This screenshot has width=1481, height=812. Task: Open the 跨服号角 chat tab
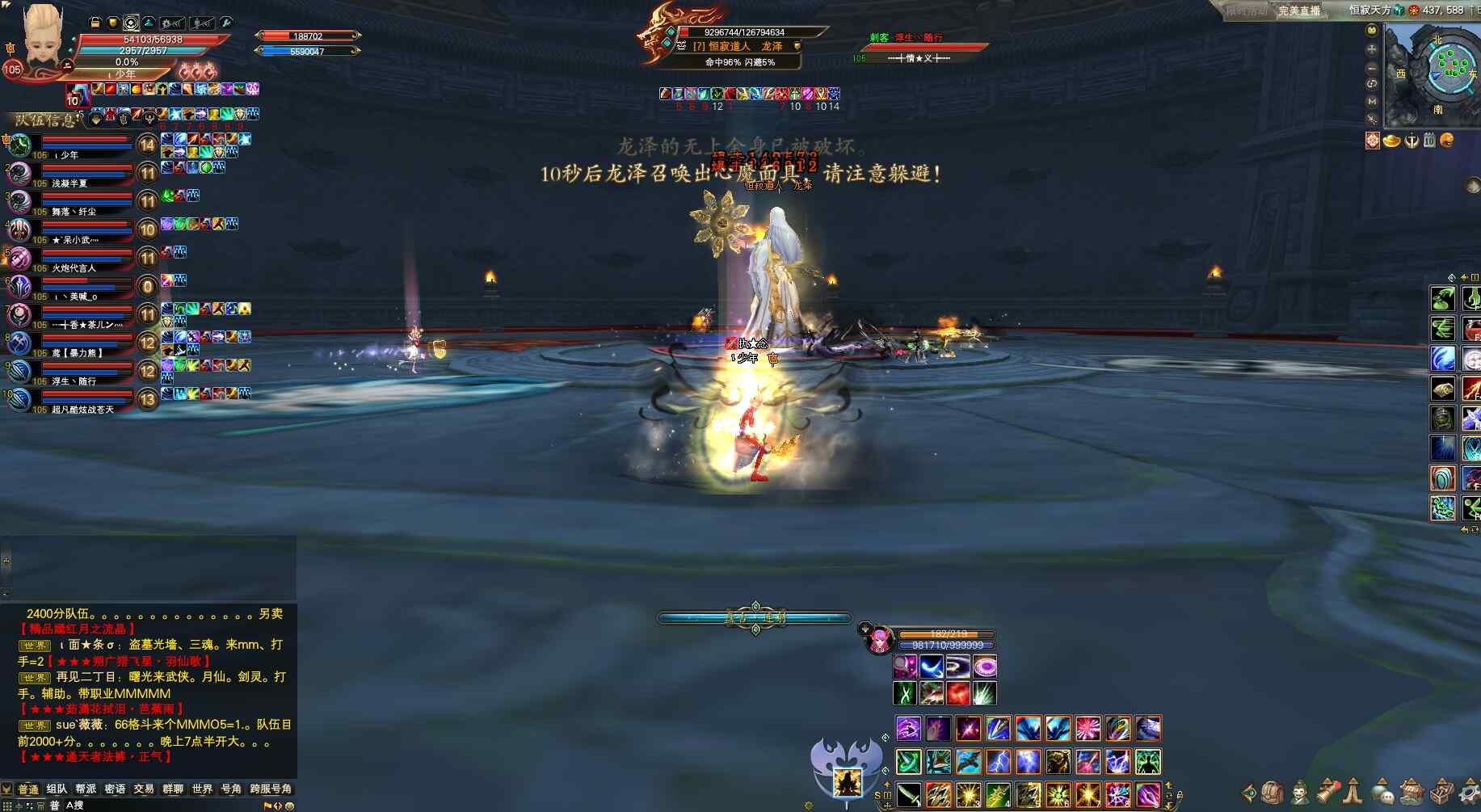tap(271, 789)
